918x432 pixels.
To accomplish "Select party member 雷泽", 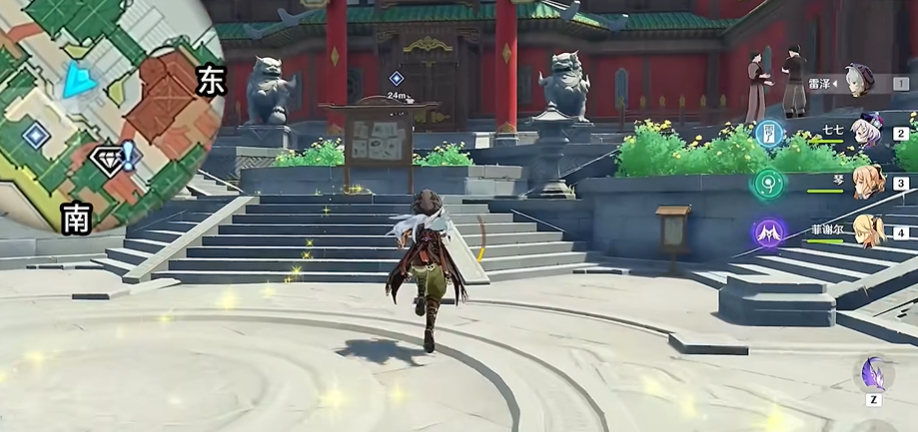I will point(858,82).
